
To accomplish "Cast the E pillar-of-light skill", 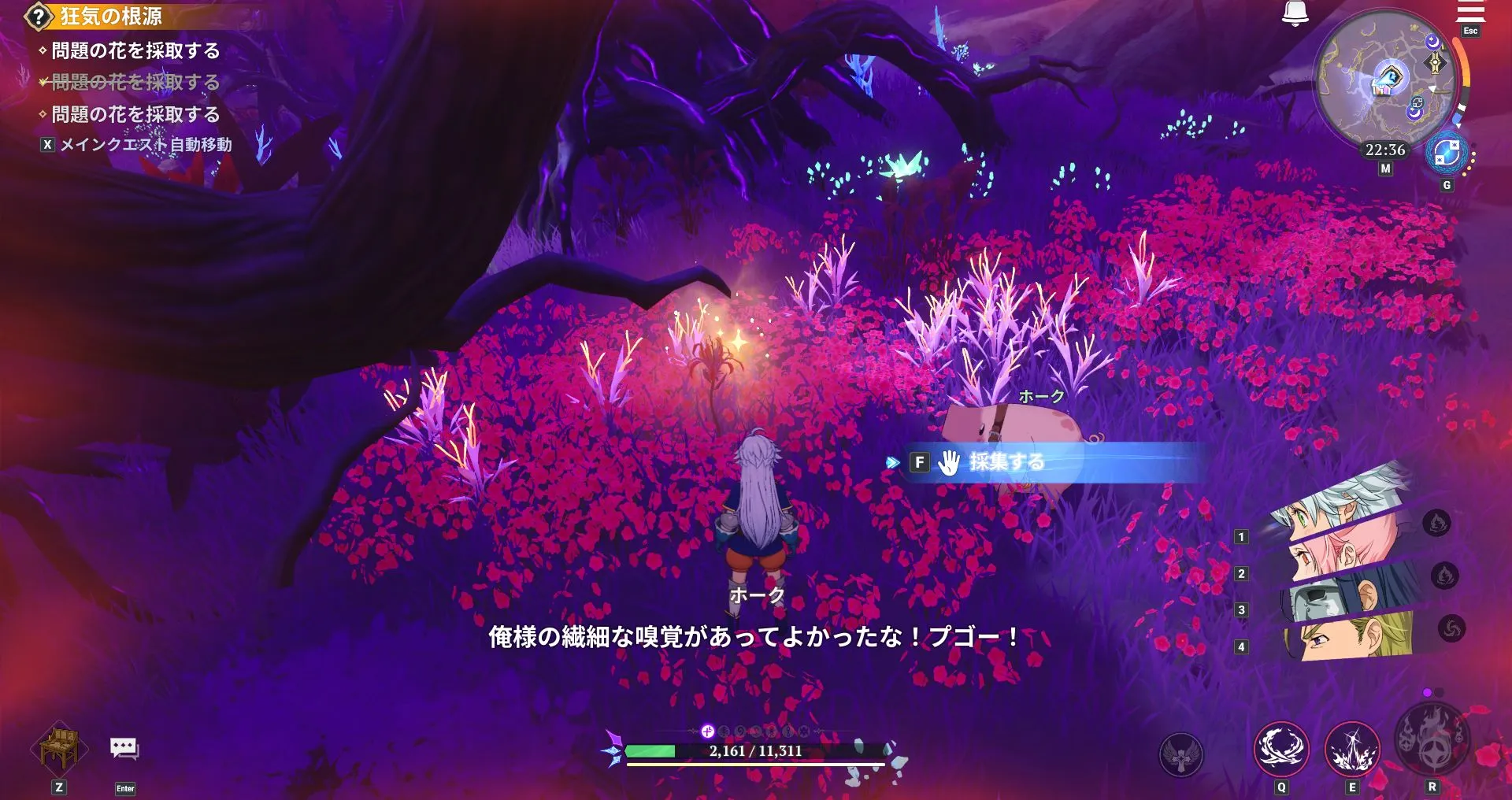I will [x=1351, y=749].
